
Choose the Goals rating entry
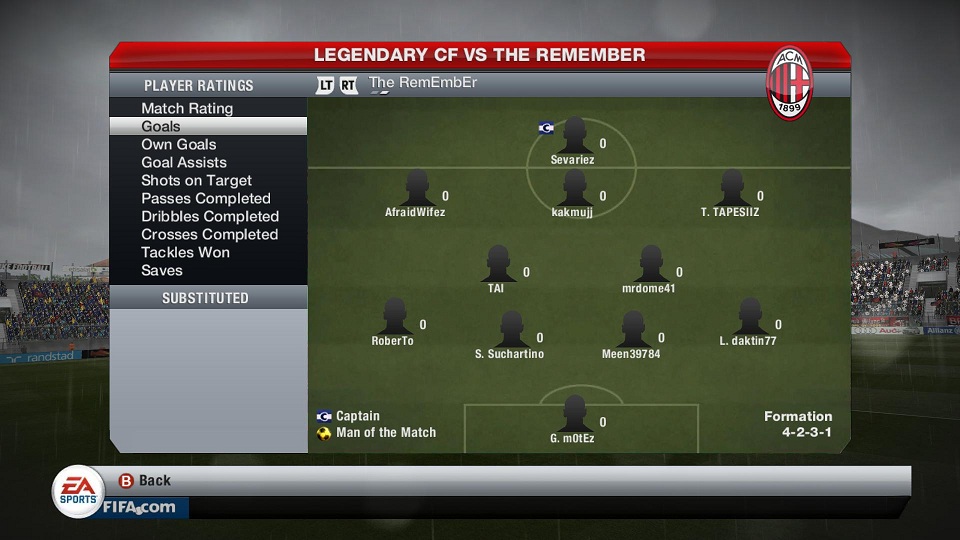click(x=161, y=126)
